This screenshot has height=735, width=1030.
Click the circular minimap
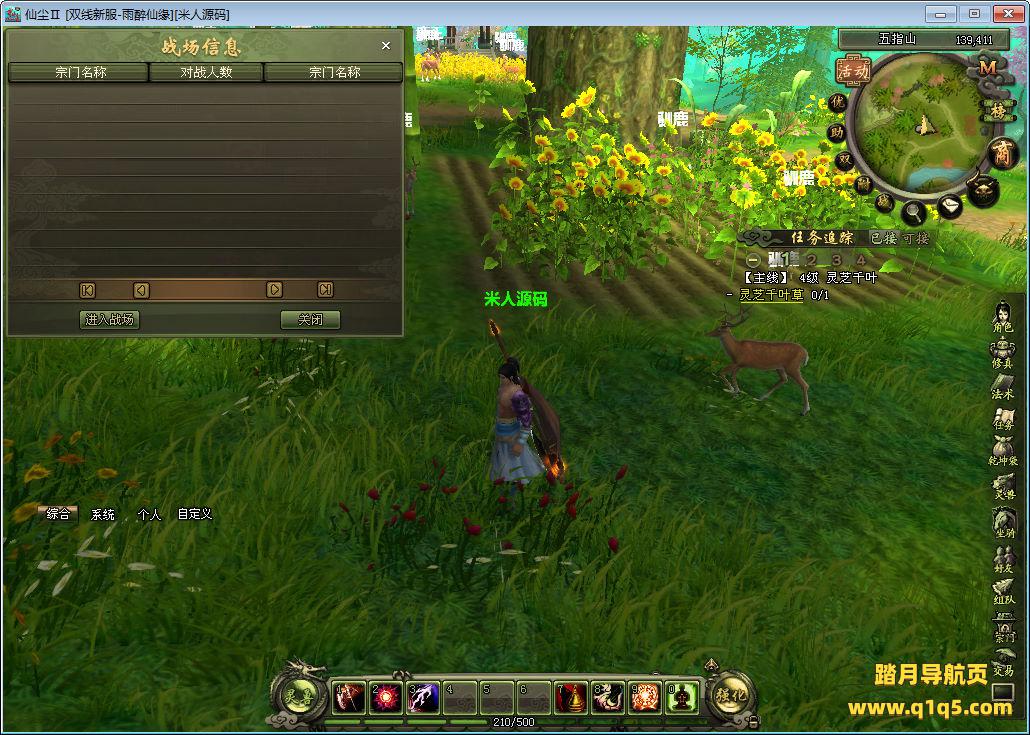(918, 125)
